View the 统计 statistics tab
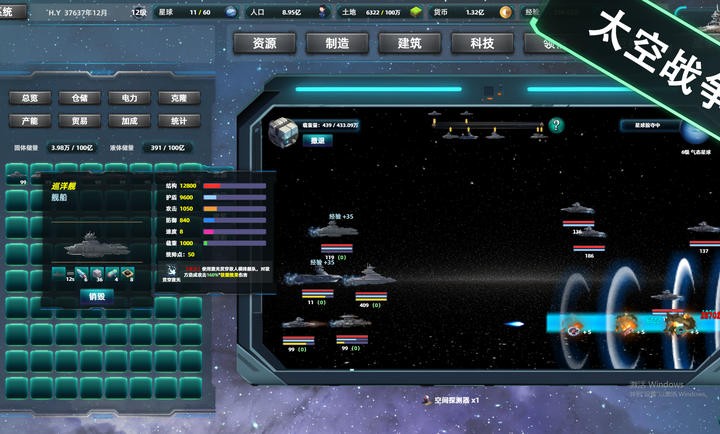720x434 pixels. click(179, 121)
